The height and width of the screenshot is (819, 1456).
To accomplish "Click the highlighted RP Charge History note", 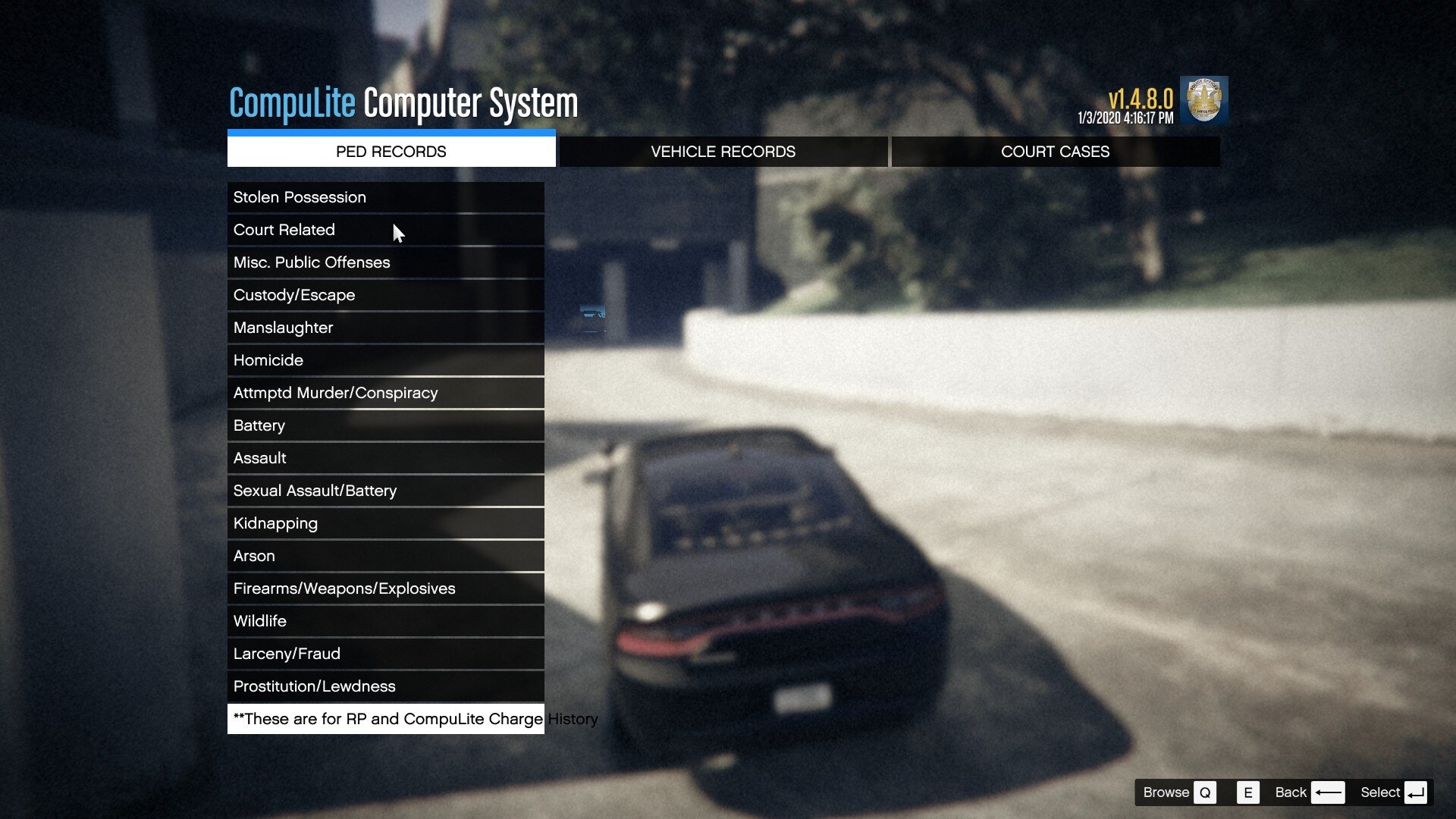I will (x=385, y=719).
